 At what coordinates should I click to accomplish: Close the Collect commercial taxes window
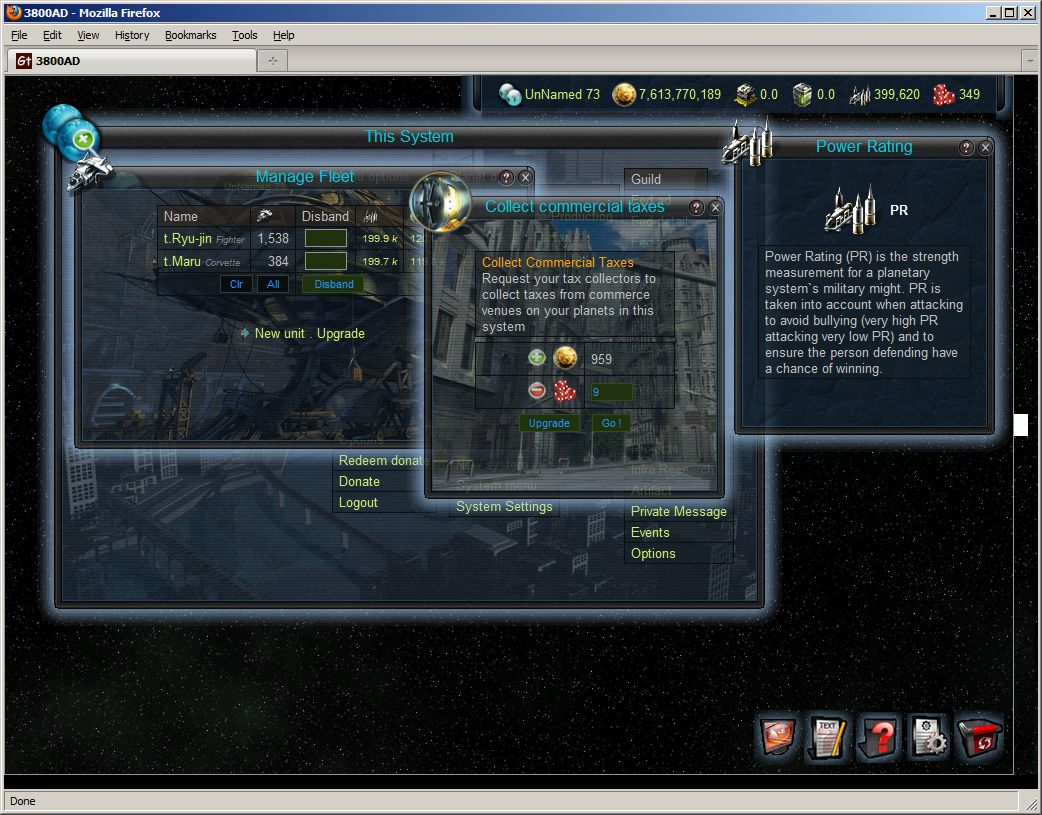click(x=715, y=208)
